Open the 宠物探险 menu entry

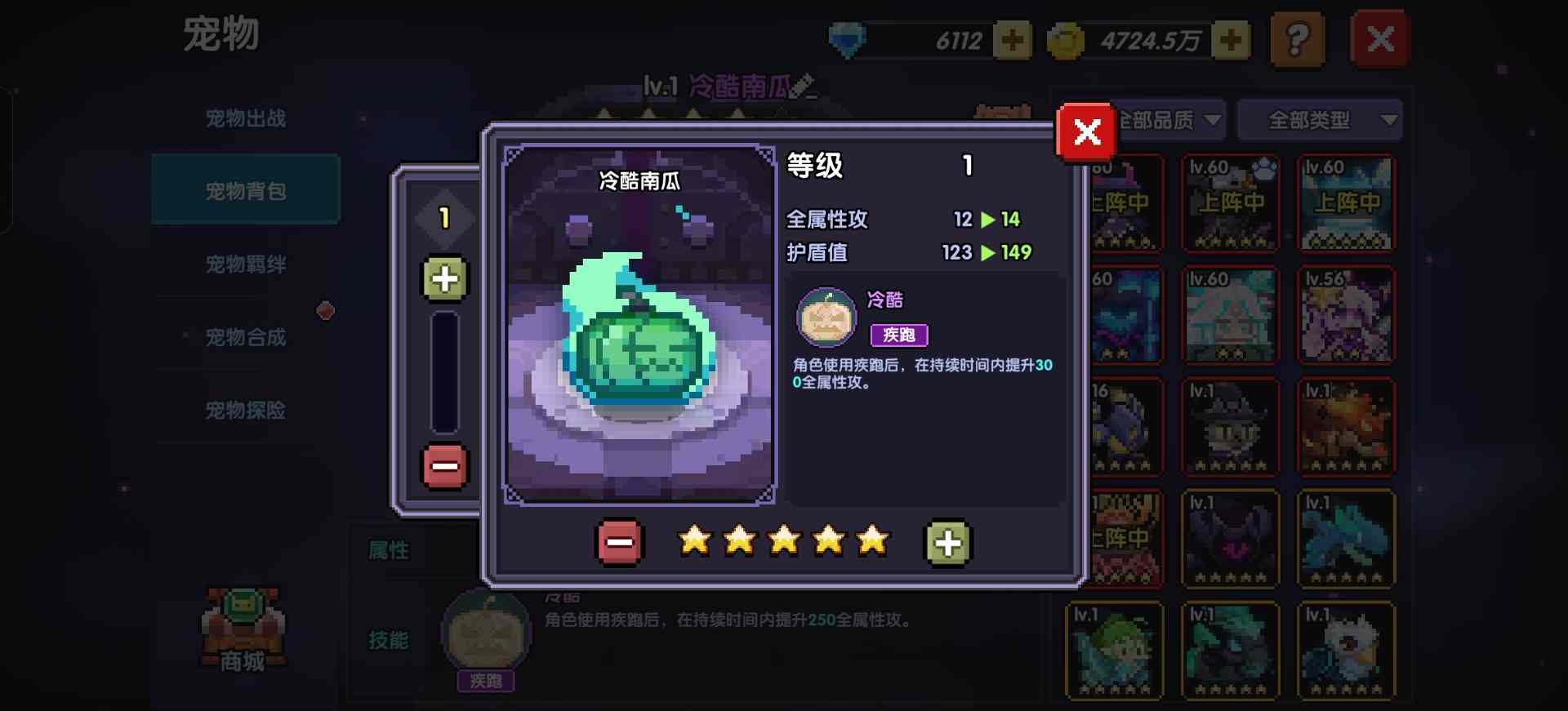point(245,410)
